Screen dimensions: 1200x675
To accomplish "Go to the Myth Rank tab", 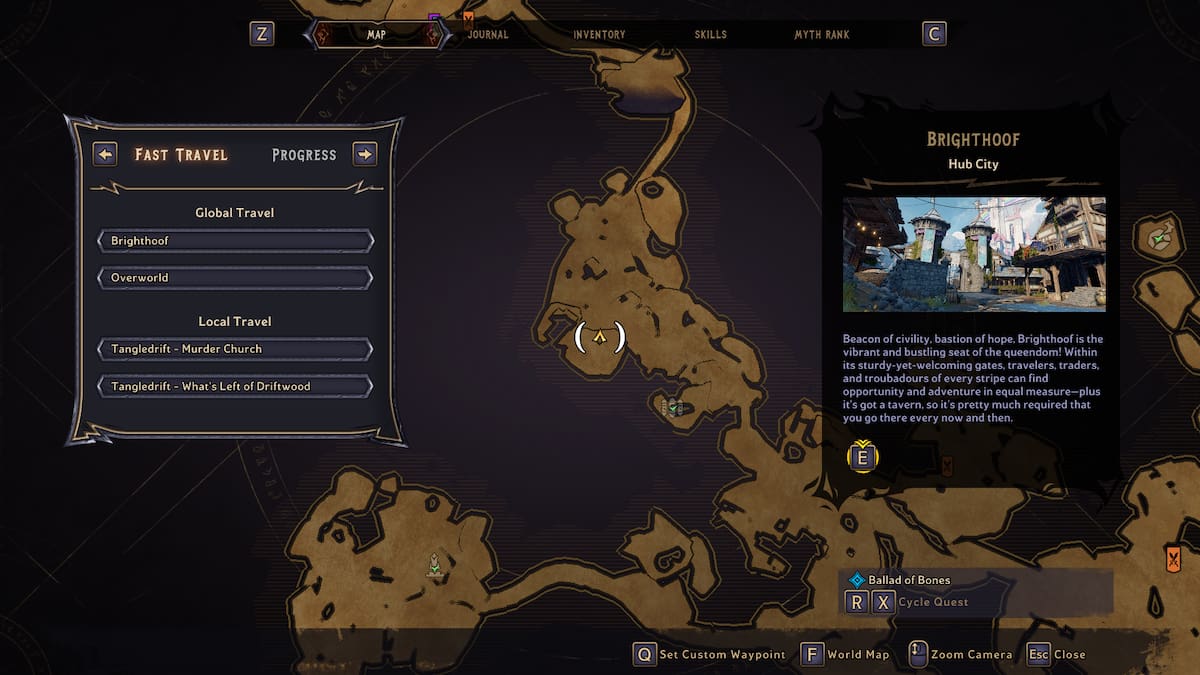I will pos(821,34).
